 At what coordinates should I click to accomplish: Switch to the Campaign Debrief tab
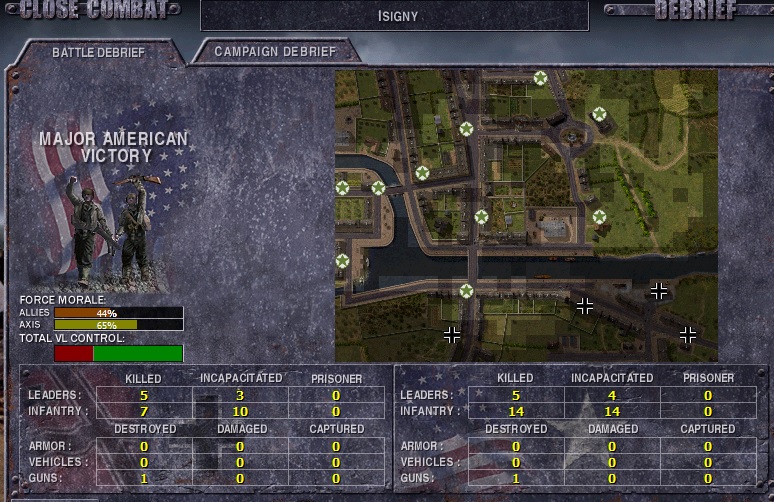point(275,51)
